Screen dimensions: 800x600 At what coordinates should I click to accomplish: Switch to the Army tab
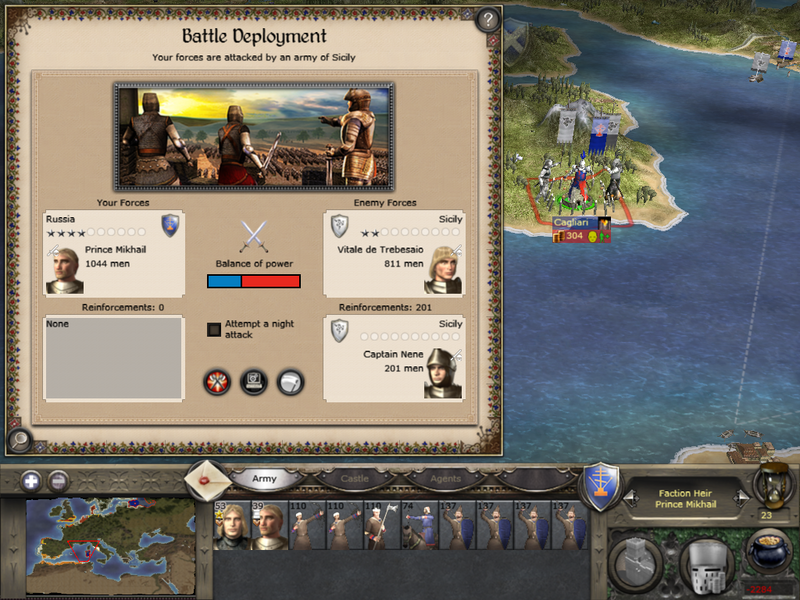pyautogui.click(x=263, y=479)
